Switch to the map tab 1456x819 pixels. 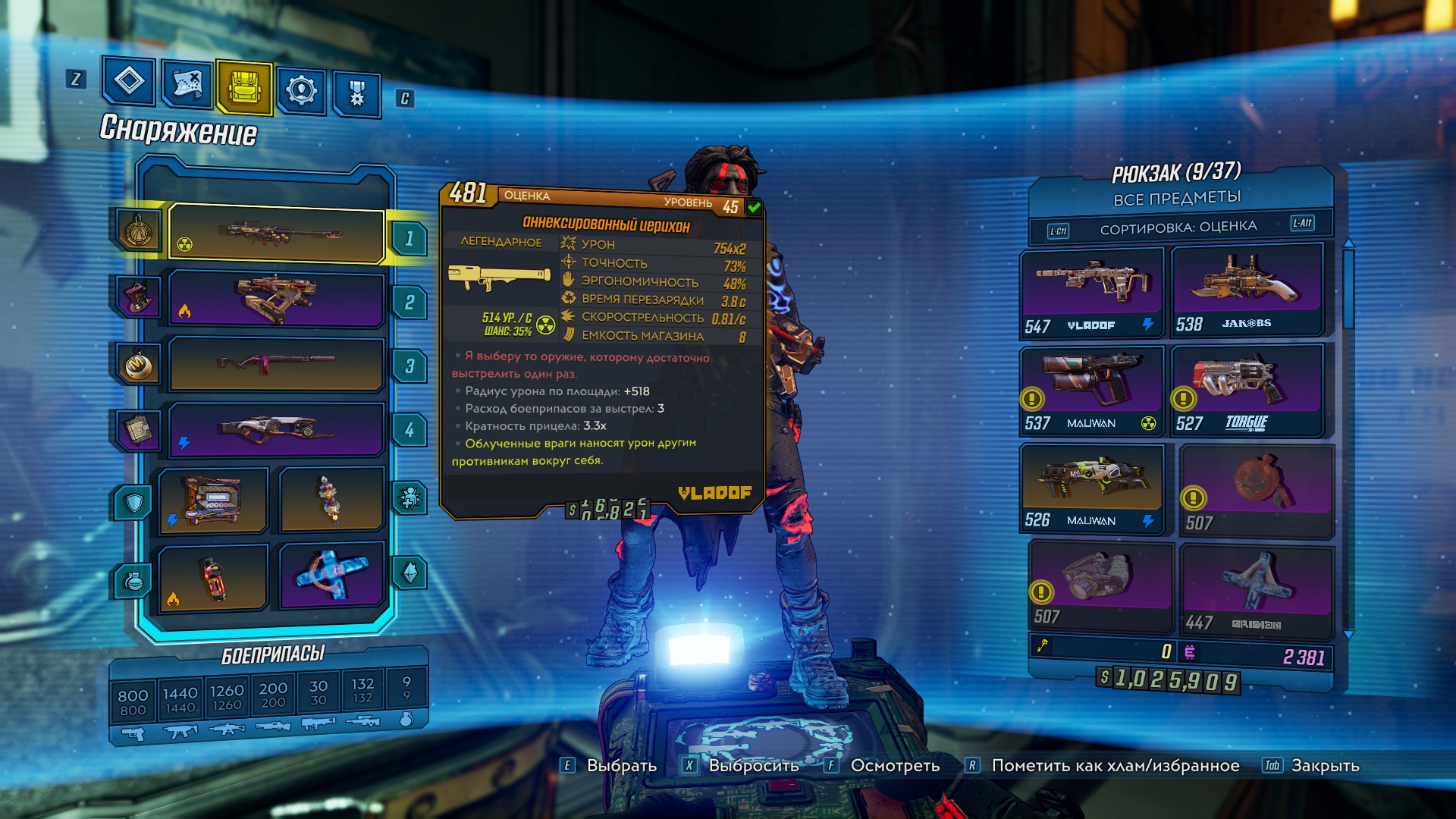187,84
